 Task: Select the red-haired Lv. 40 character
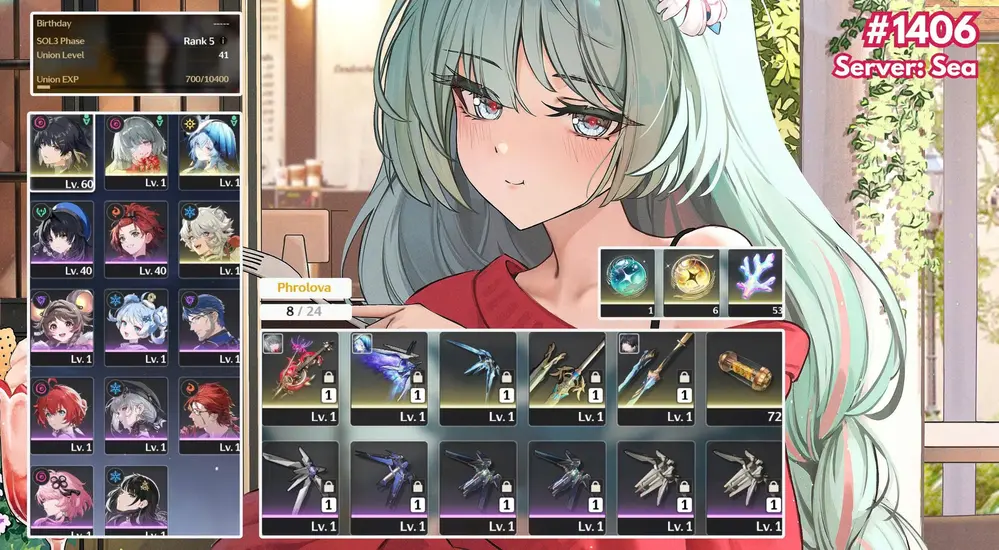136,239
